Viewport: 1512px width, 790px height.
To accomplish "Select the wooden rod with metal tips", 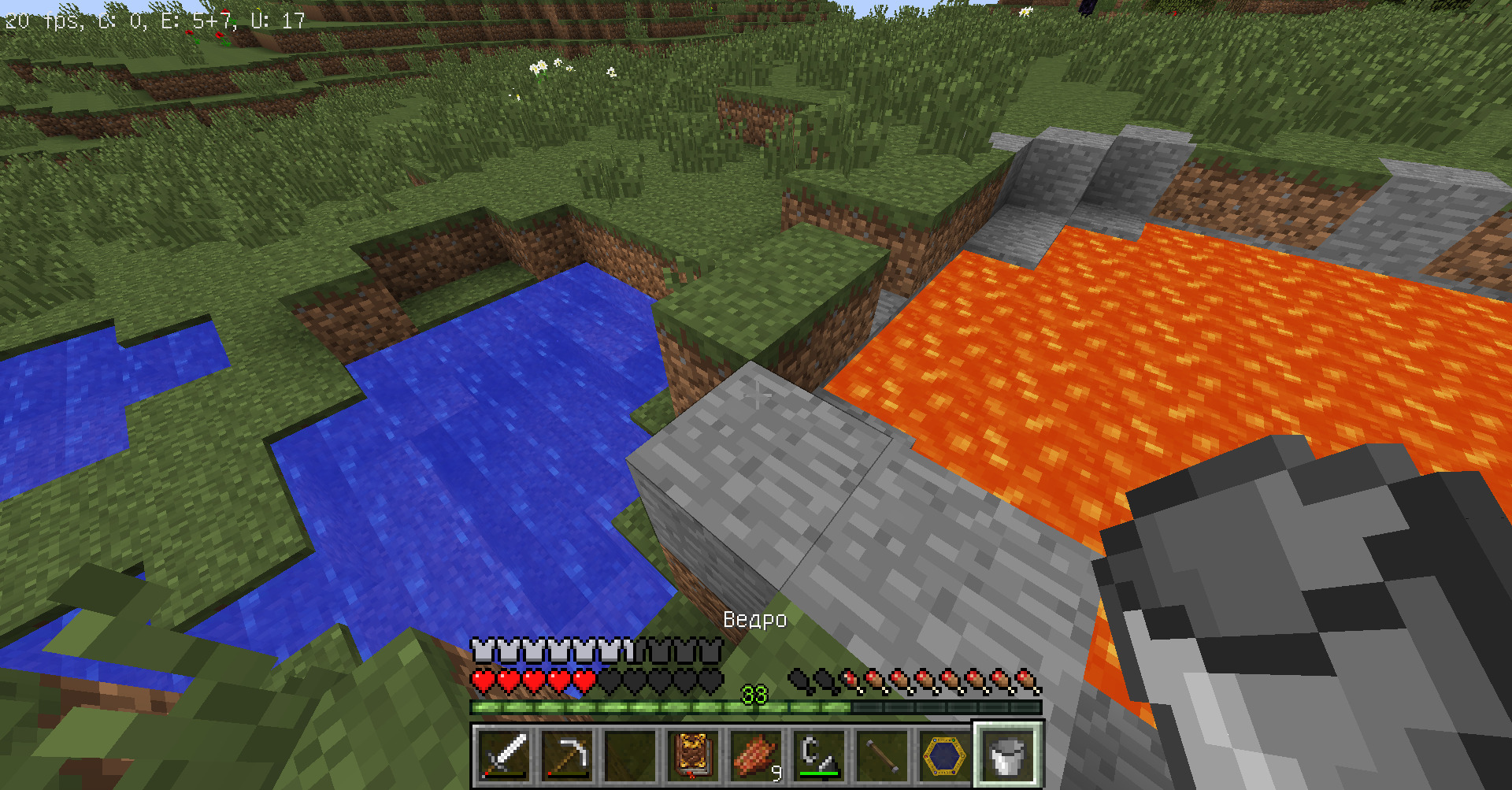I will (882, 755).
